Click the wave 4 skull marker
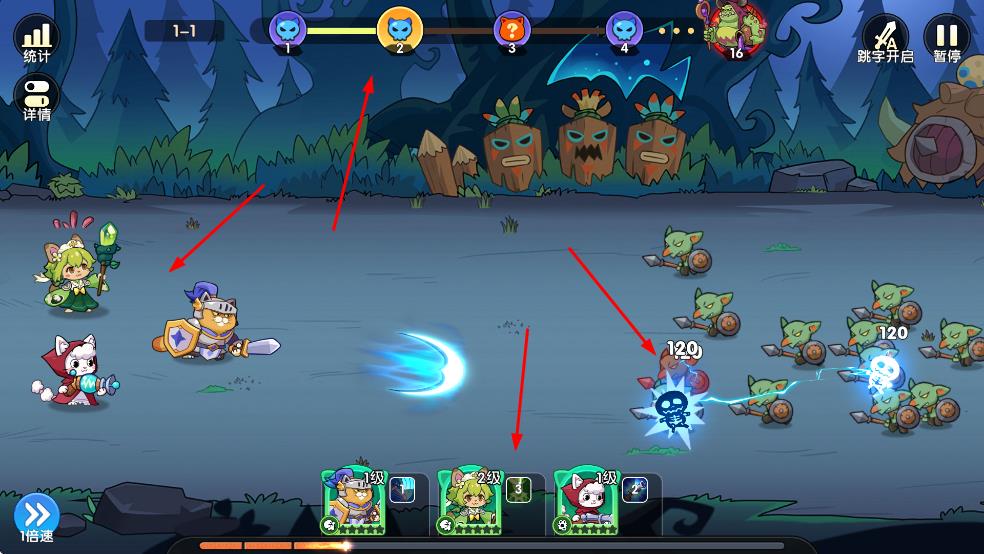The width and height of the screenshot is (984, 554). coord(624,30)
